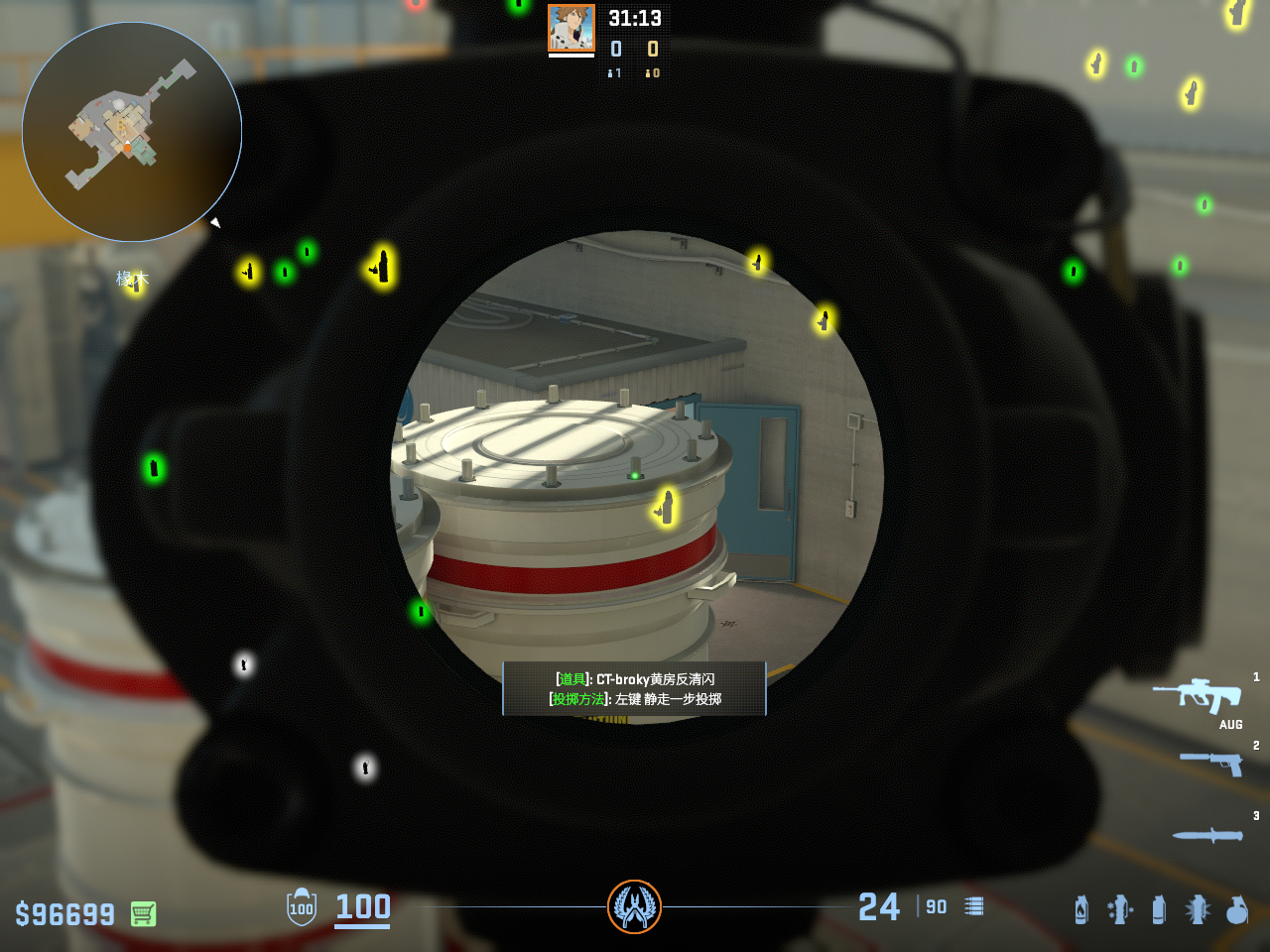Open the buy menu shopping cart icon
The image size is (1270, 952).
pos(143,913)
